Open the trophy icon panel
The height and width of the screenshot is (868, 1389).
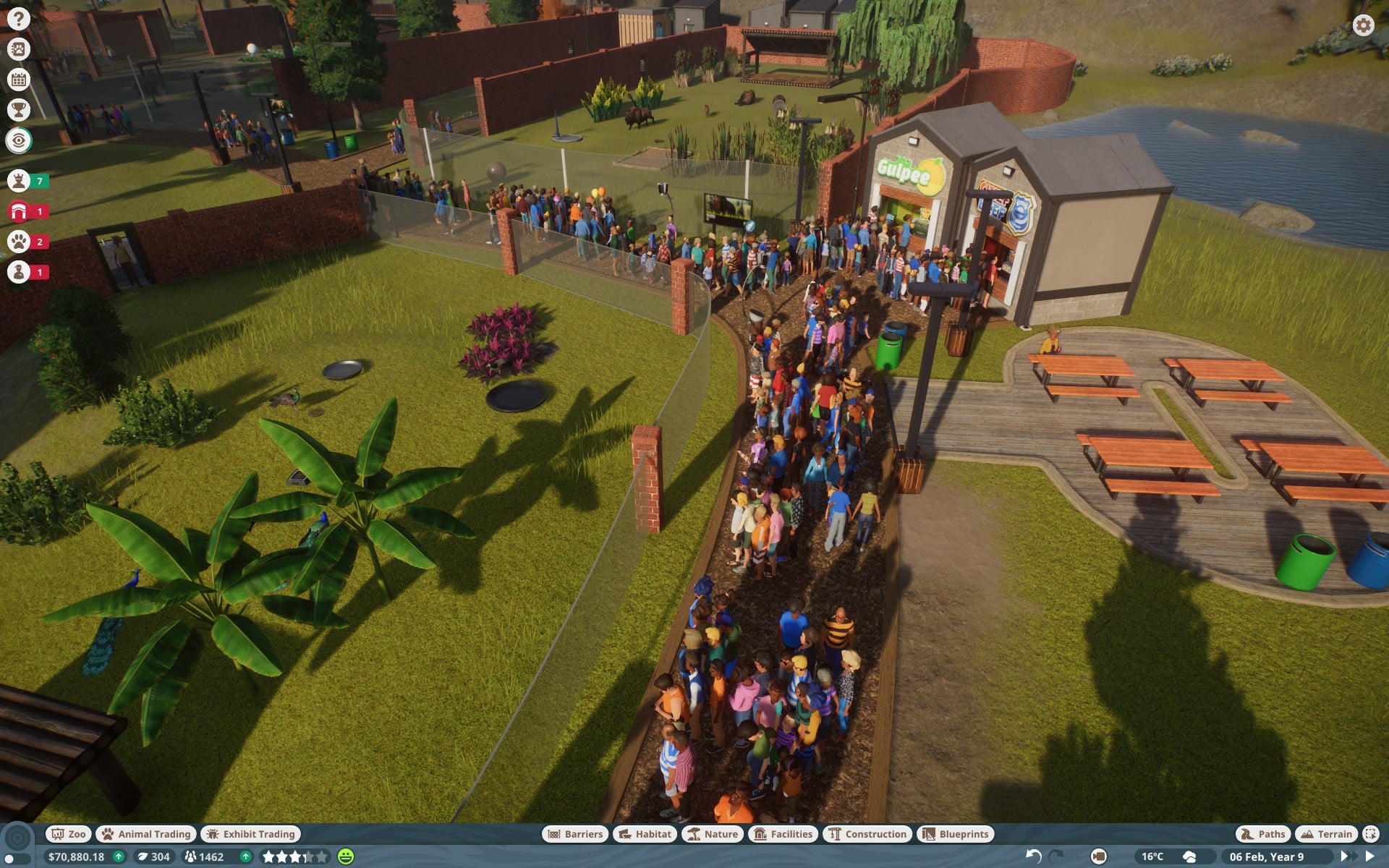pyautogui.click(x=18, y=110)
